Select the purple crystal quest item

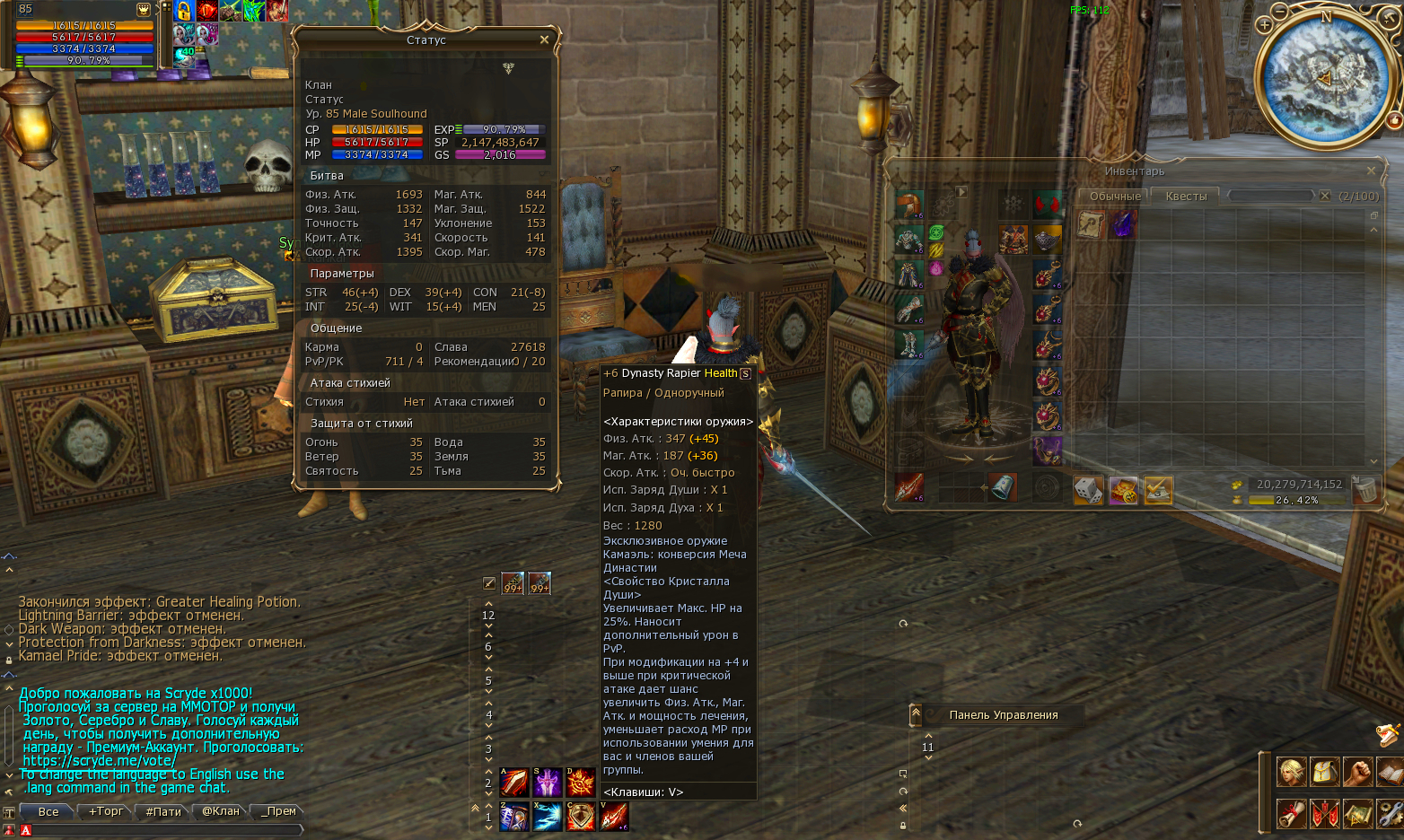click(x=1124, y=223)
